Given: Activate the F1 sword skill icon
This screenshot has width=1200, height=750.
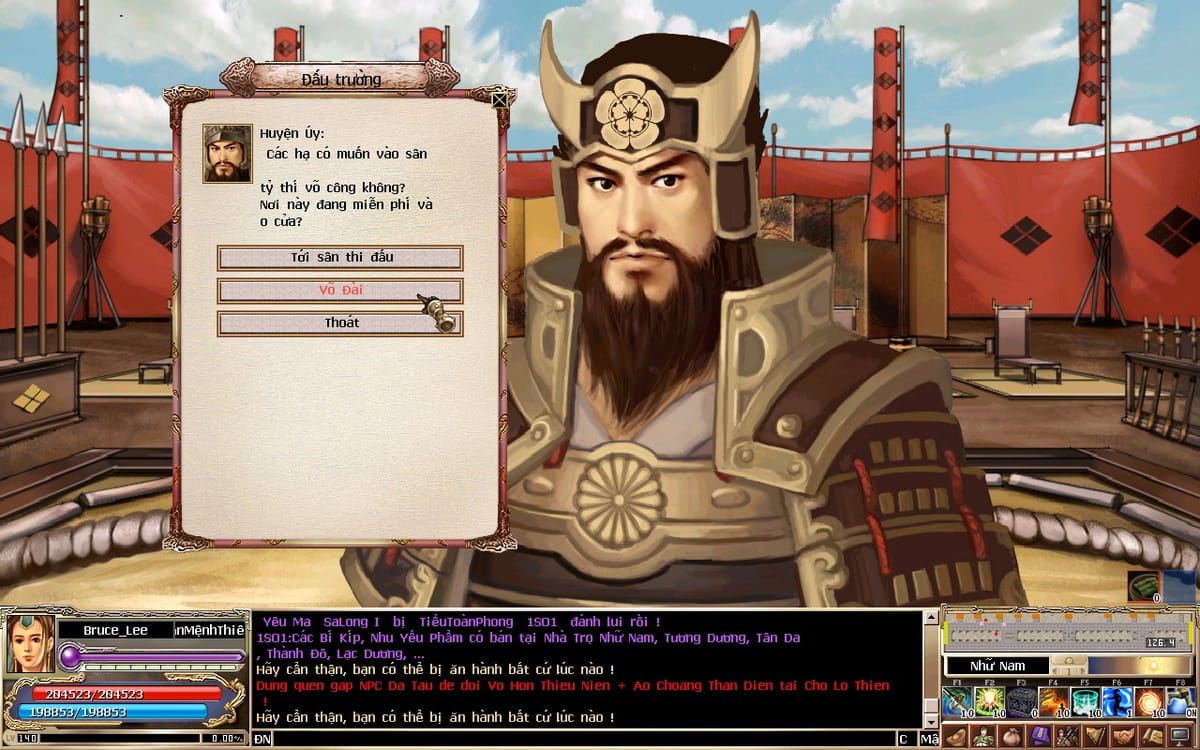Looking at the screenshot, I should click(959, 700).
